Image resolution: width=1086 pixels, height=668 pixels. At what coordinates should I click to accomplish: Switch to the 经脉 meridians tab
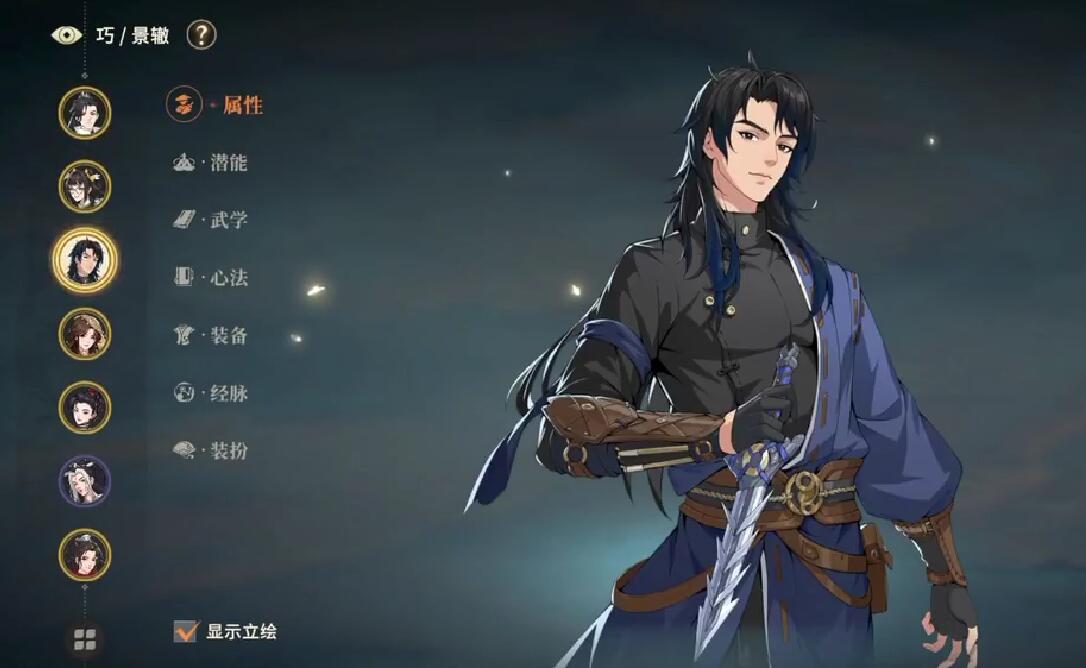click(227, 393)
